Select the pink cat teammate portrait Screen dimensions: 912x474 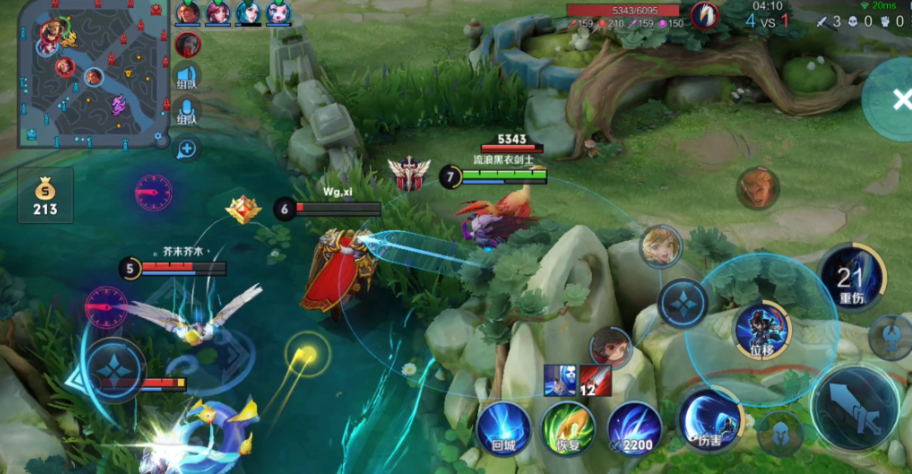(278, 13)
